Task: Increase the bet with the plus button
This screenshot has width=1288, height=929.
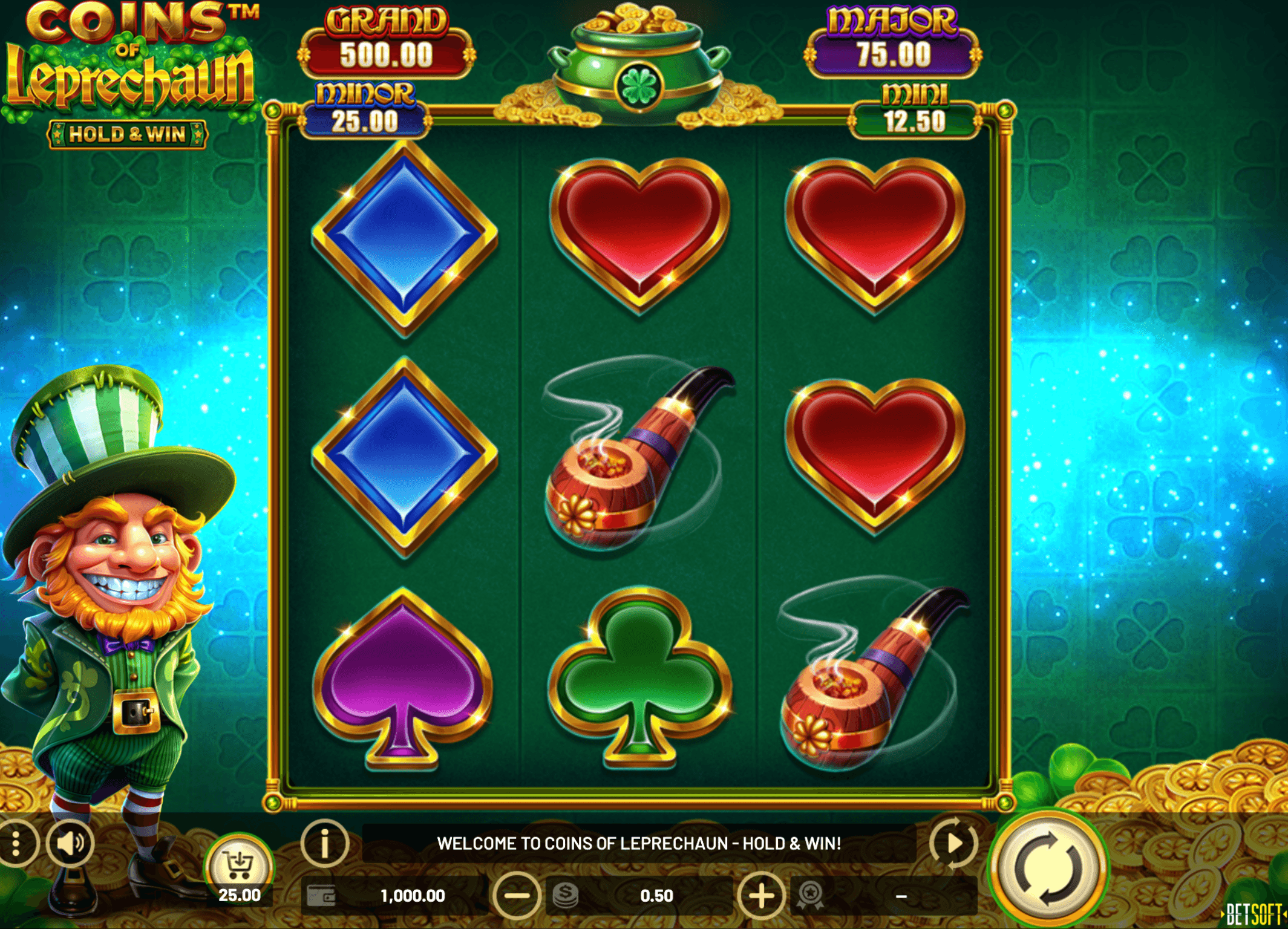Action: [762, 896]
